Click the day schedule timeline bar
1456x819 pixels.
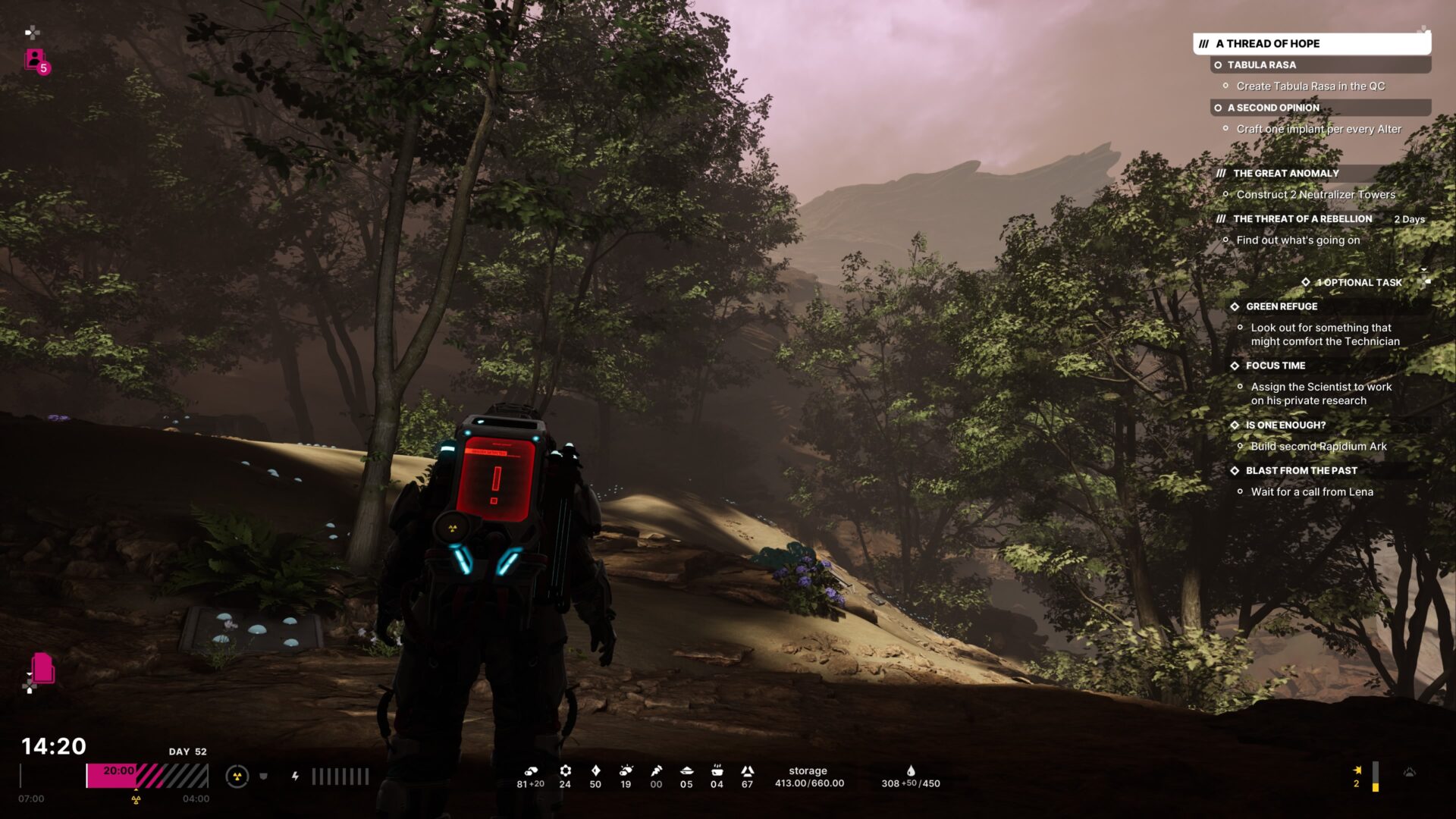[147, 776]
